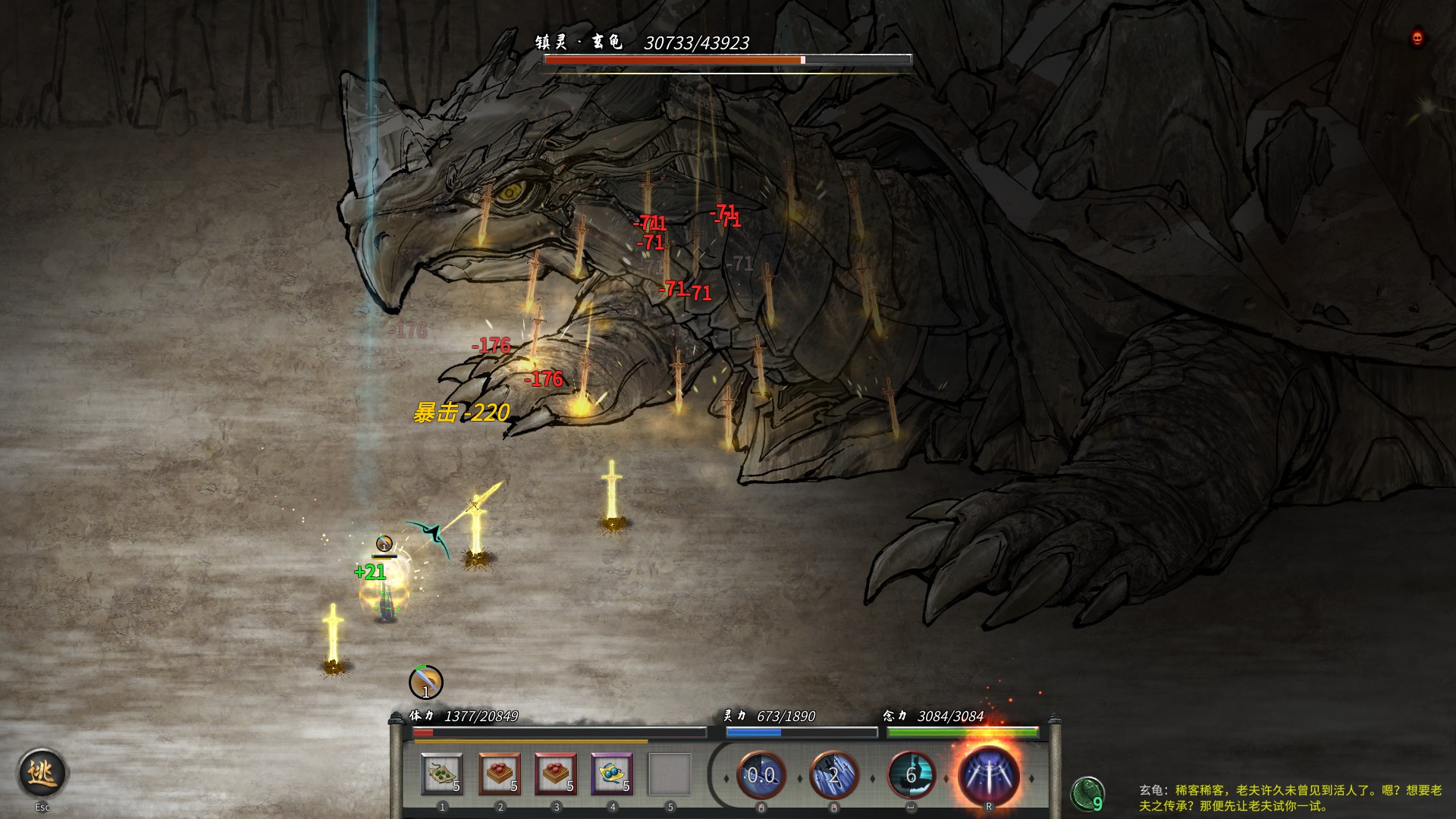Activate the skill showing 0.0 cooldown

pos(761,775)
